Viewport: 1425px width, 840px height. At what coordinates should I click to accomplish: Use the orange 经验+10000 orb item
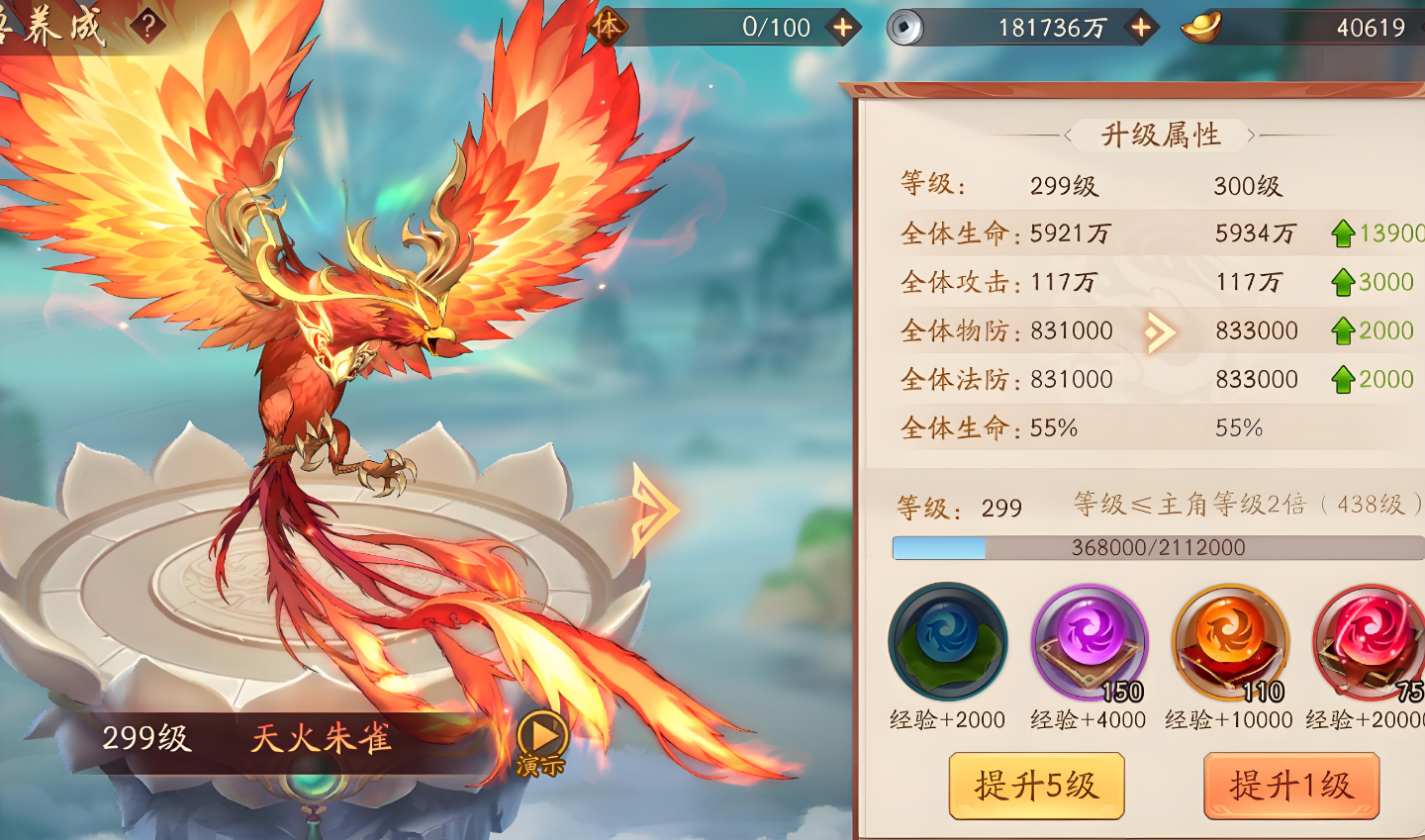click(1230, 642)
